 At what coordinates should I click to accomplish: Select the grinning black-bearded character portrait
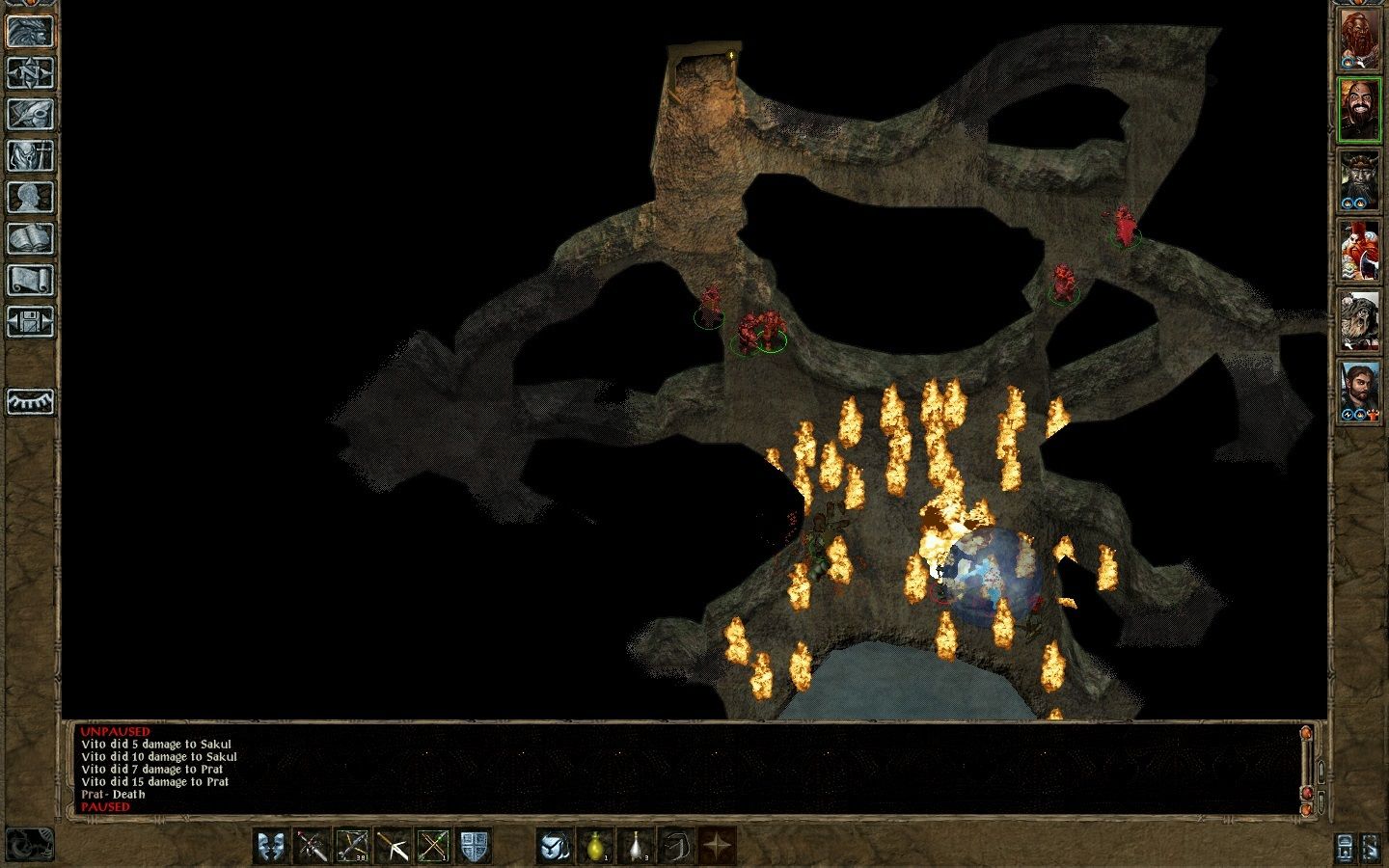[x=1358, y=109]
